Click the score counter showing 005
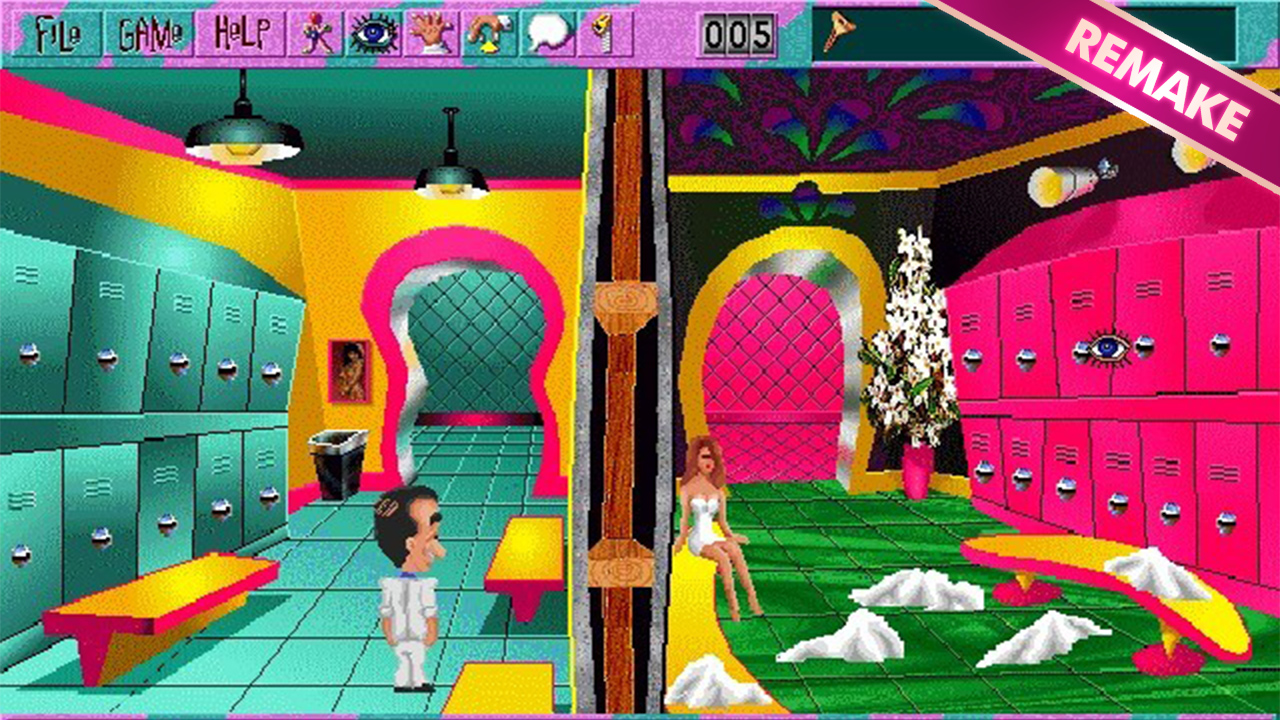Screen dimensions: 1280x720 pos(737,31)
